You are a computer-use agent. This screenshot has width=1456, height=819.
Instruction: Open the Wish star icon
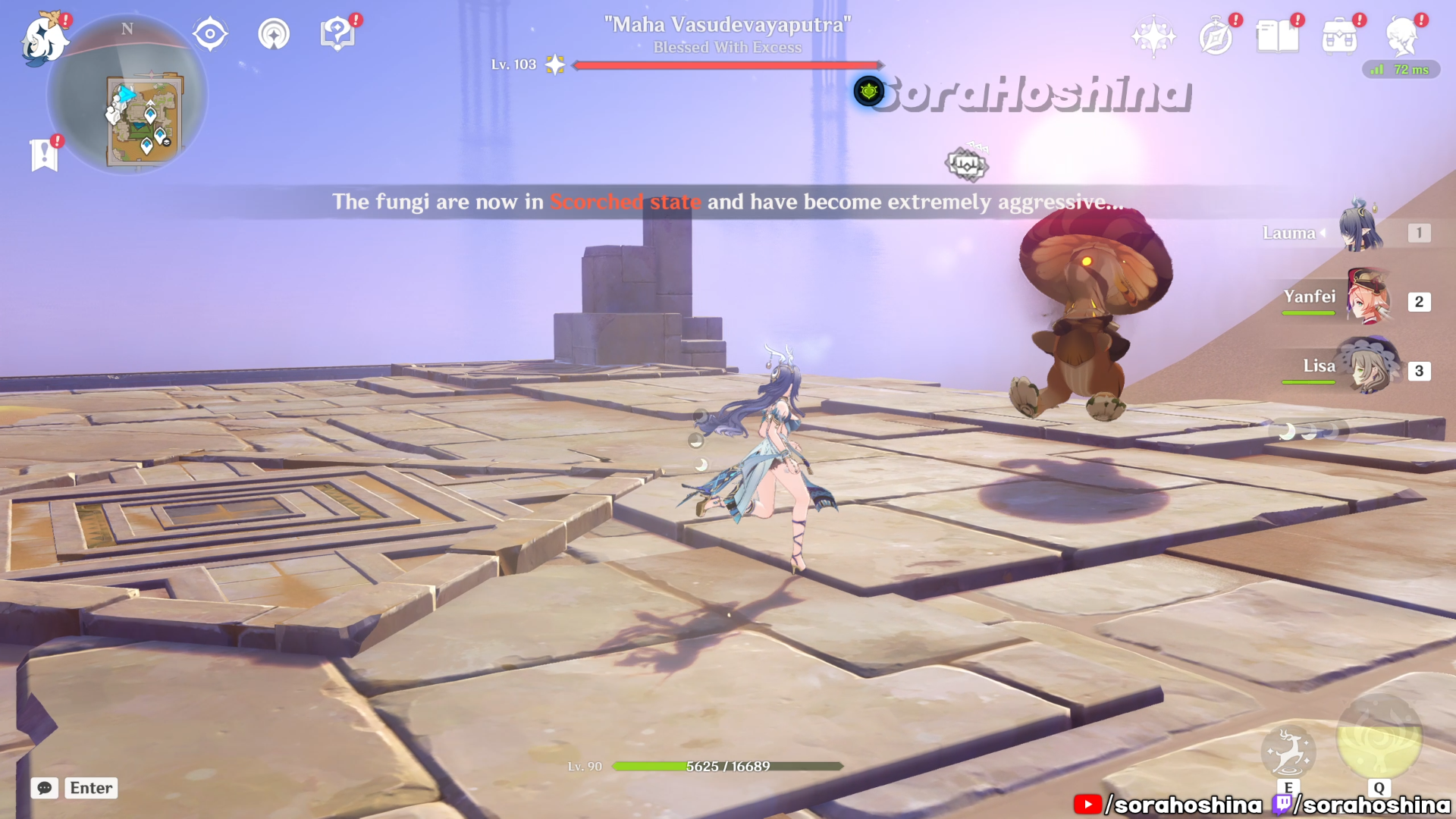(x=1153, y=36)
